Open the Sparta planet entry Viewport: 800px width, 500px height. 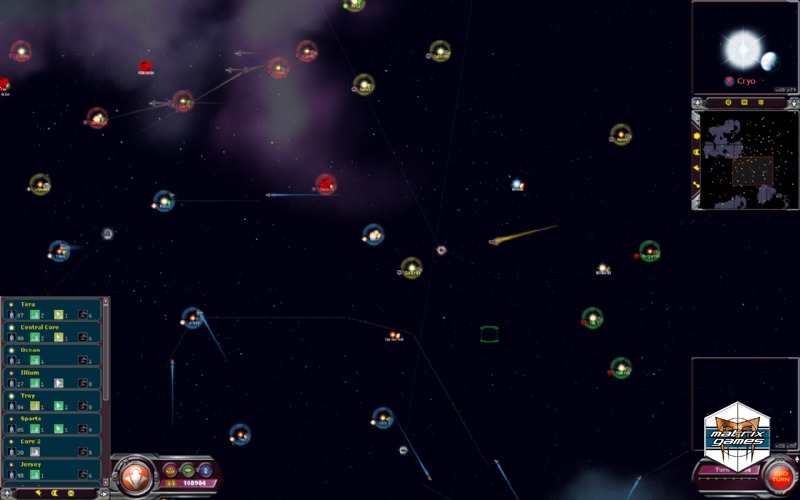pyautogui.click(x=52, y=424)
